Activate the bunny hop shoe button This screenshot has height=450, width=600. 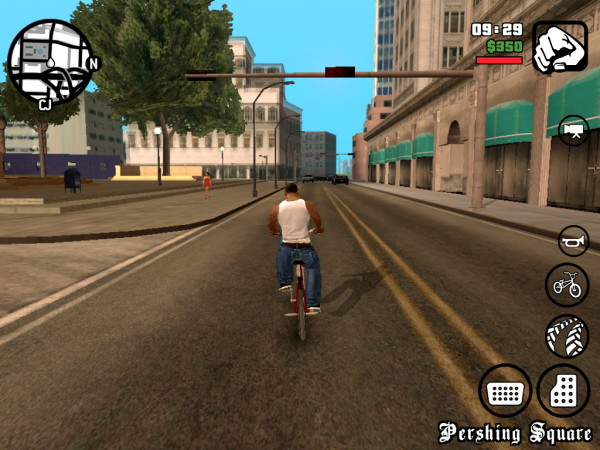click(567, 336)
